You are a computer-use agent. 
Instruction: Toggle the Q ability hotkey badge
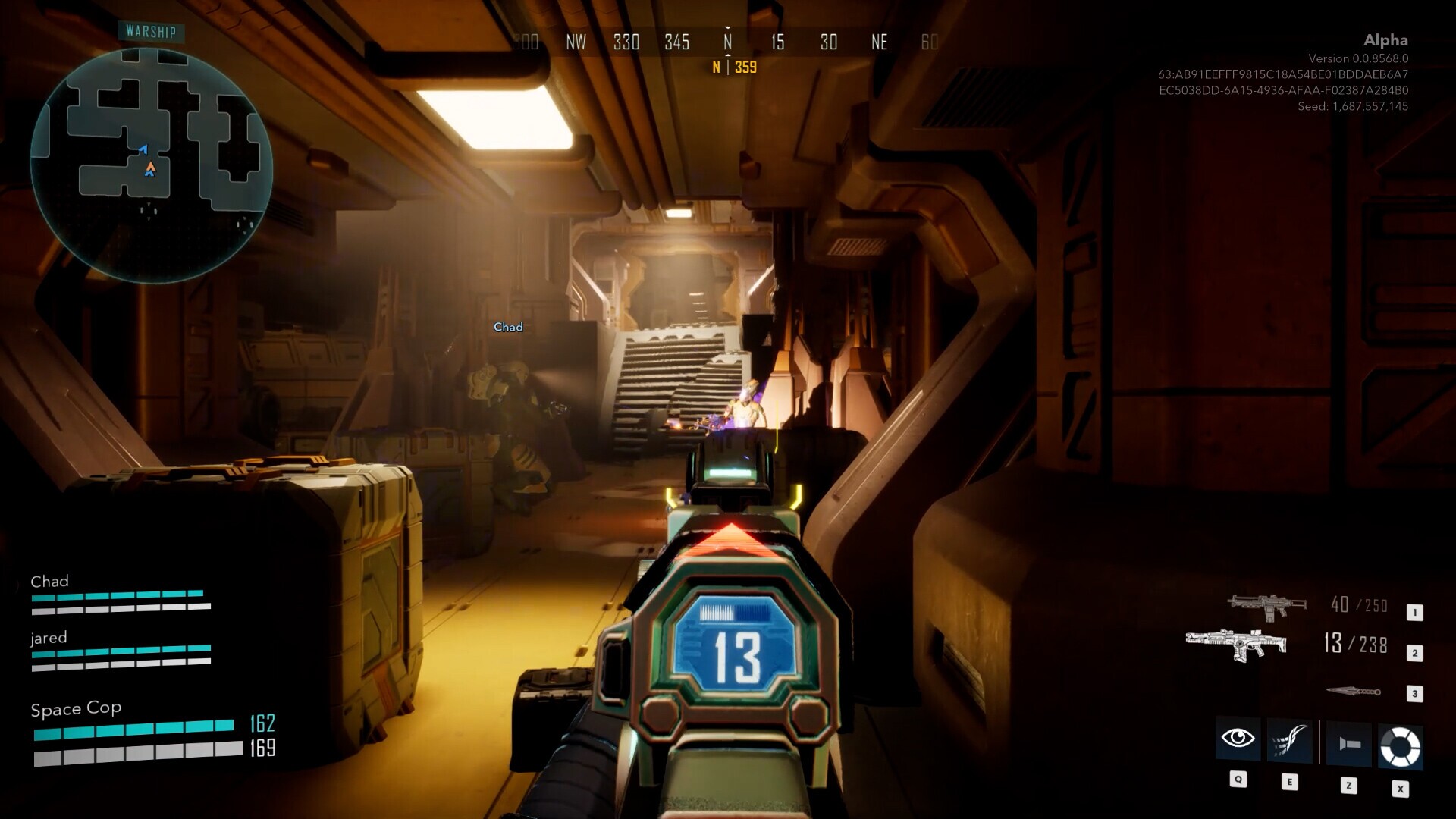(x=1237, y=778)
